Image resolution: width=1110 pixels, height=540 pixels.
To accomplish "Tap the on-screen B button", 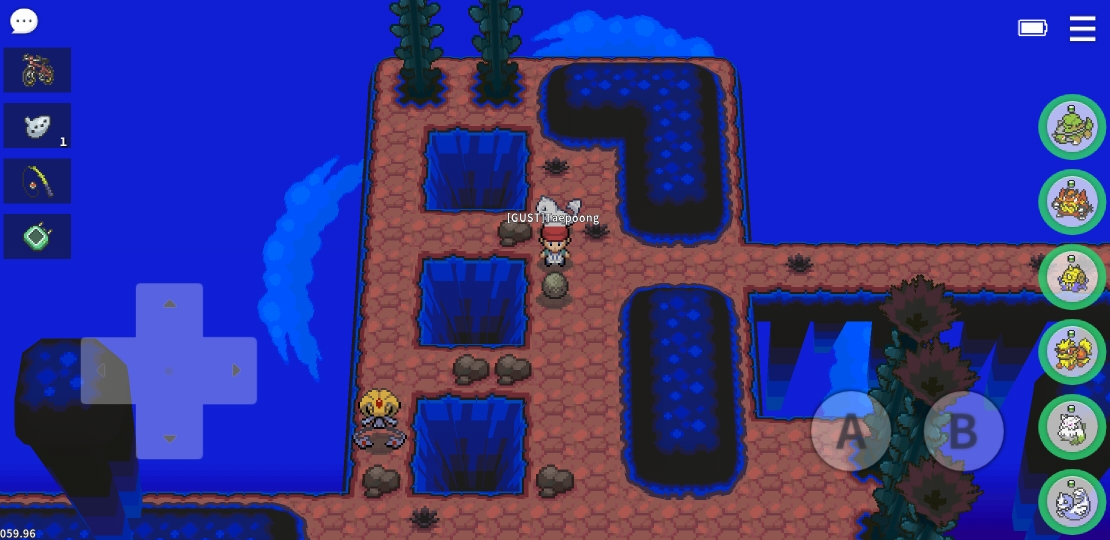I will pos(963,431).
